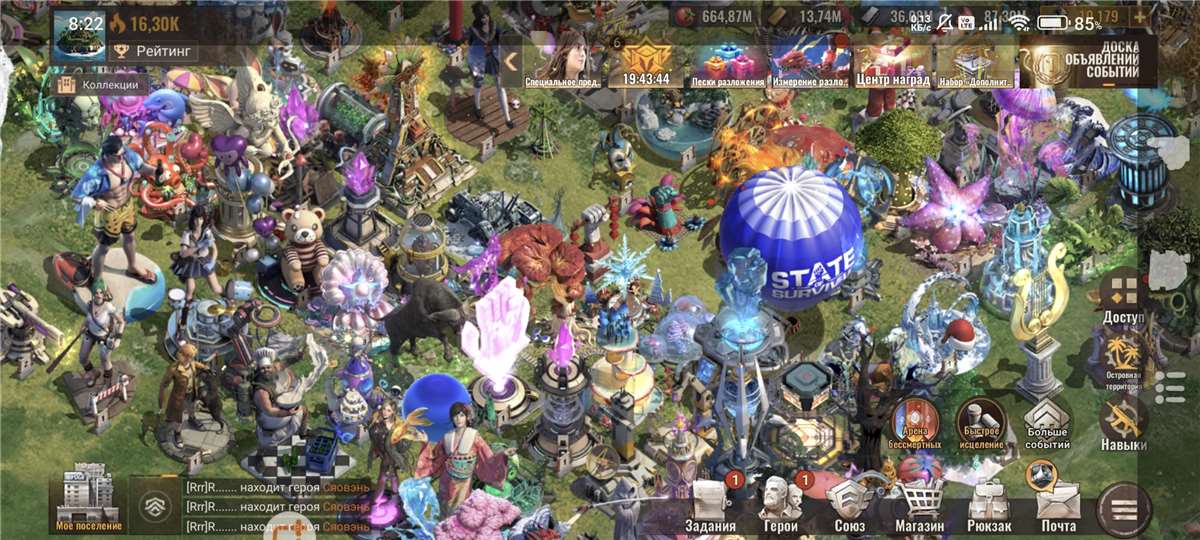Collapse the event bar with the left arrow

click(x=511, y=62)
